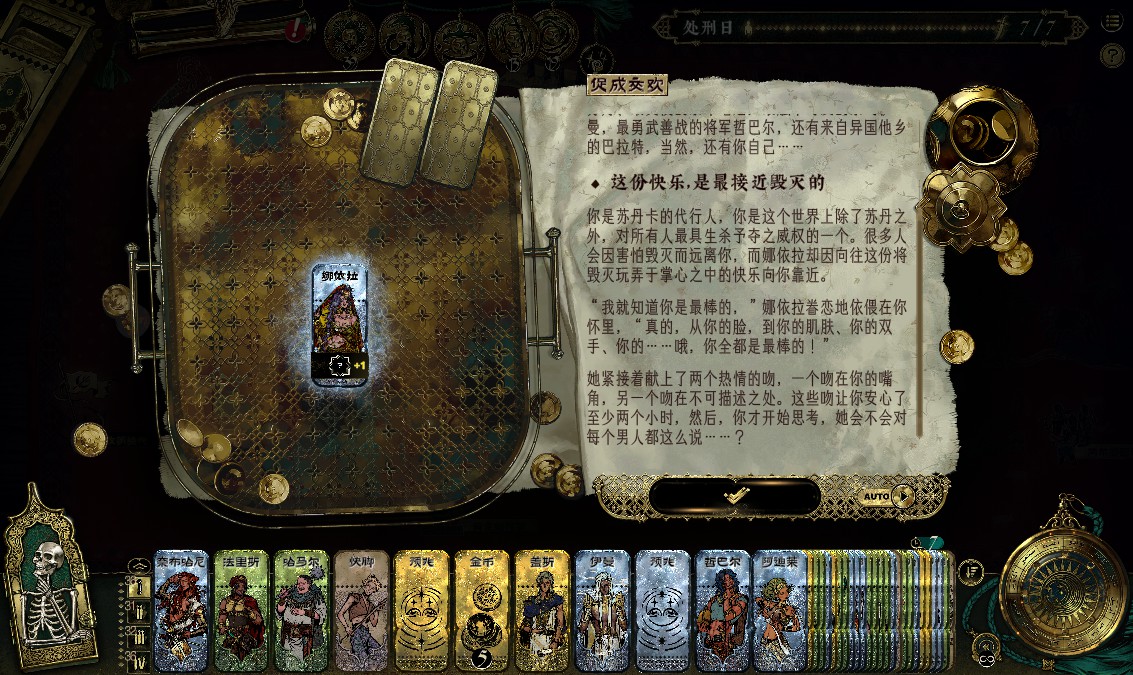Open the list menu icon
Screen dimensions: 1133x675
click(1111, 23)
